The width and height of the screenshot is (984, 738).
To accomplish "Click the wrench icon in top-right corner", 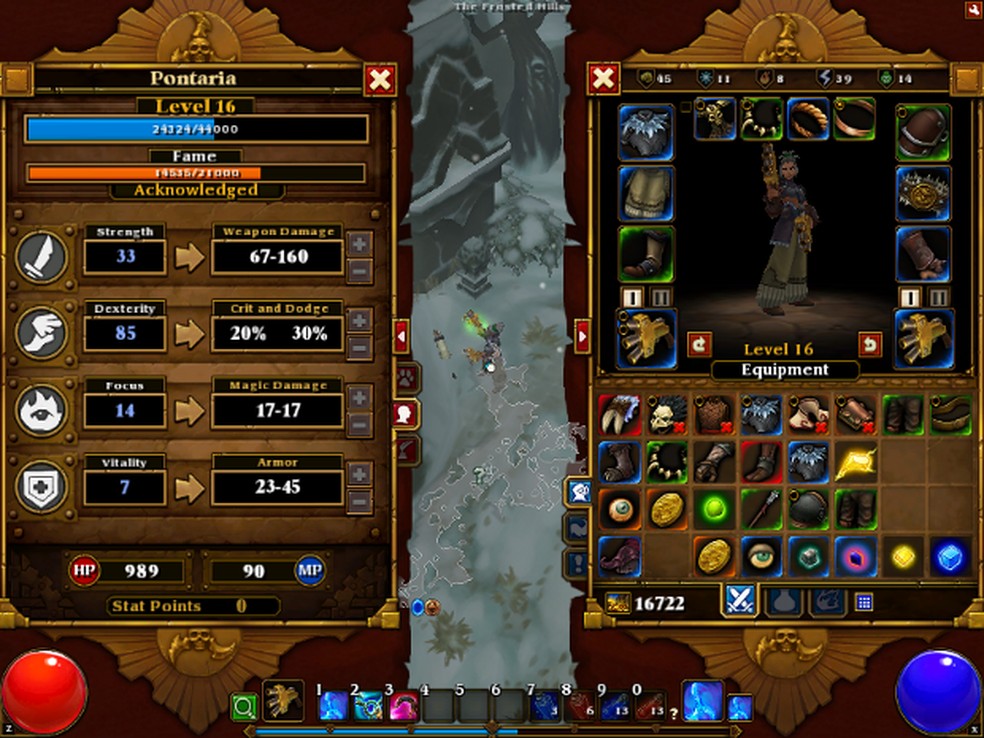I will (973, 9).
